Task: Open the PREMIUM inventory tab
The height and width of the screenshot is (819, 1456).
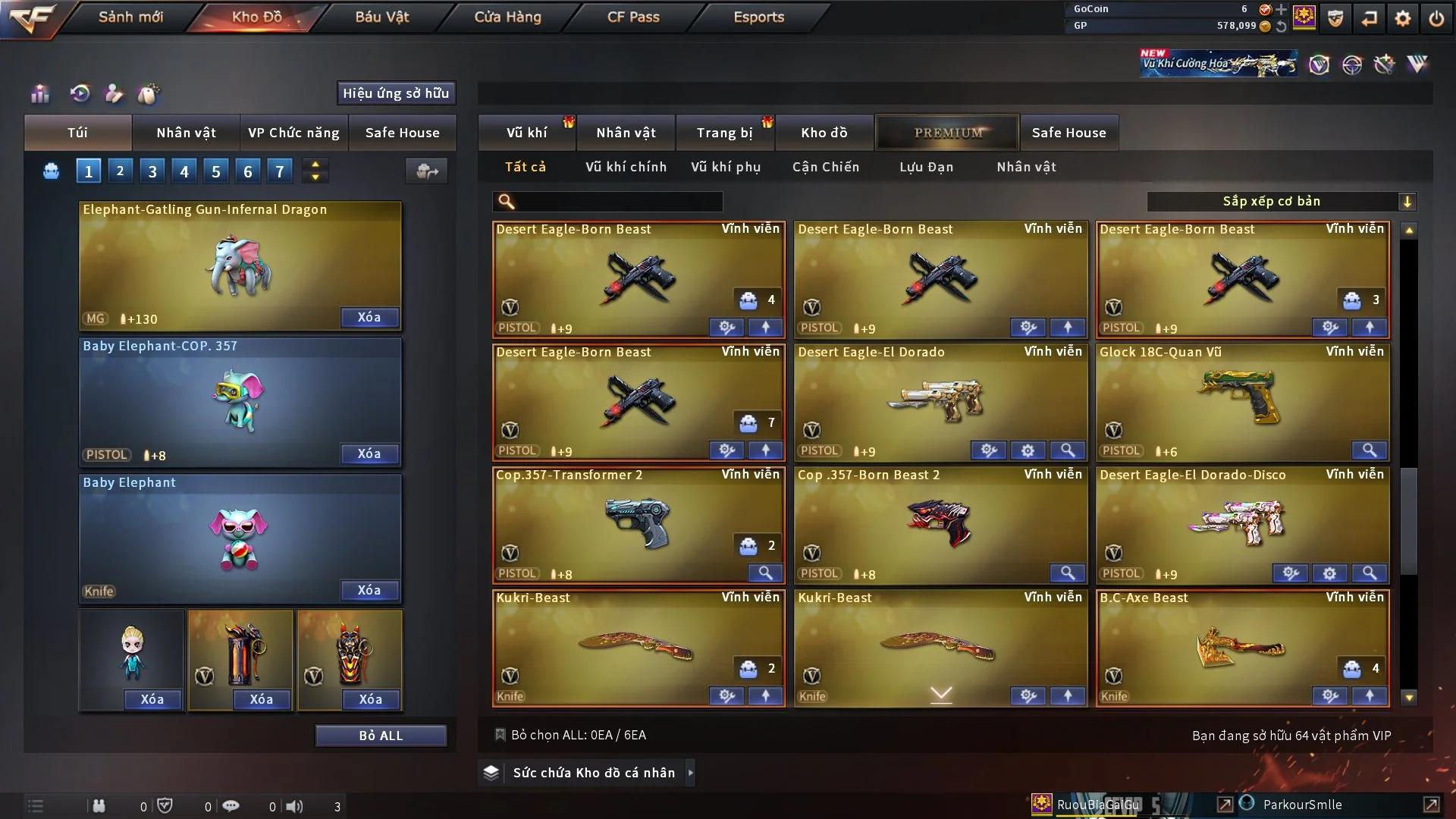Action: pyautogui.click(x=948, y=133)
